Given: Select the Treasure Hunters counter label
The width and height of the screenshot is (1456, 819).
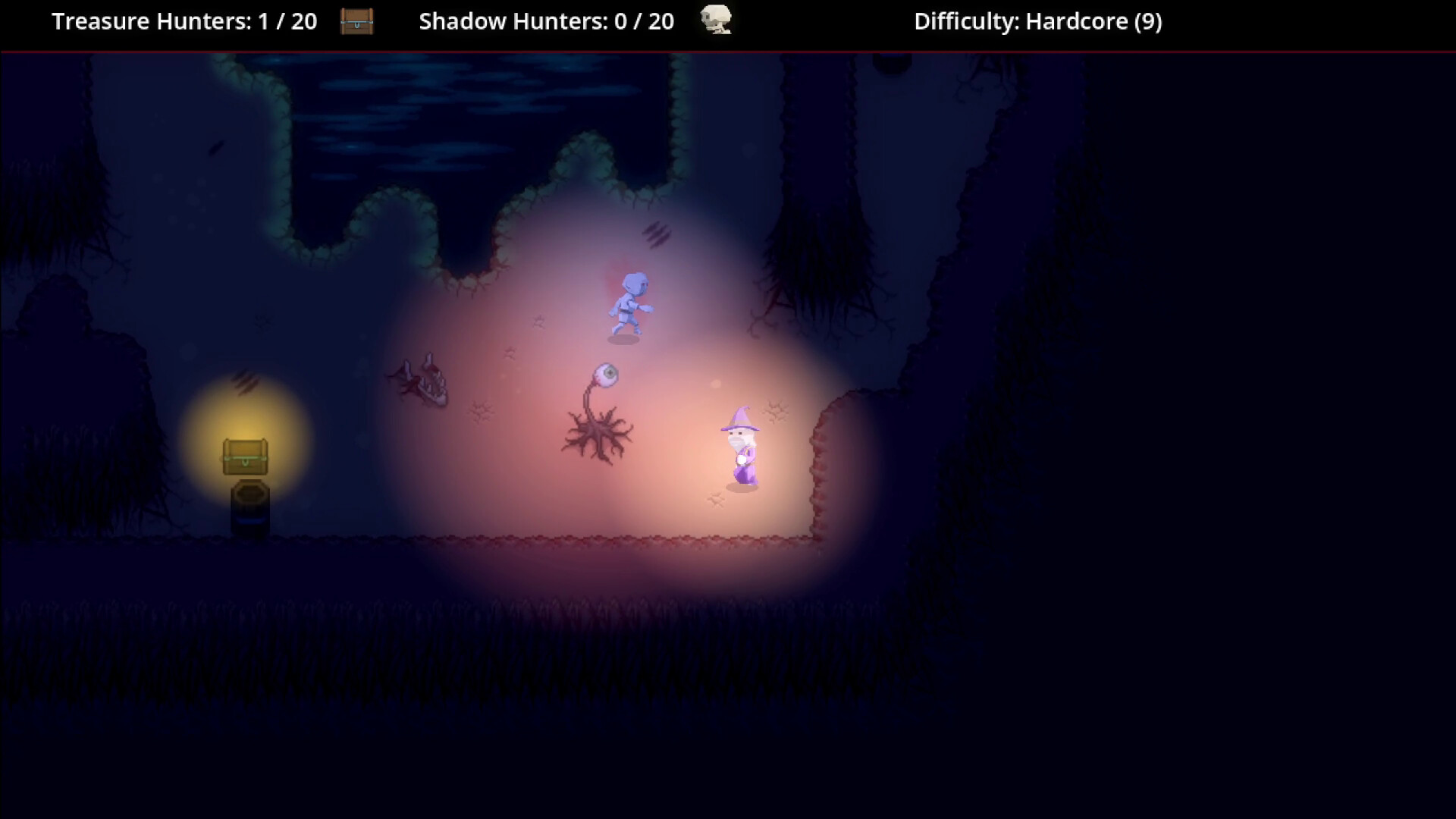Looking at the screenshot, I should 152,21.
